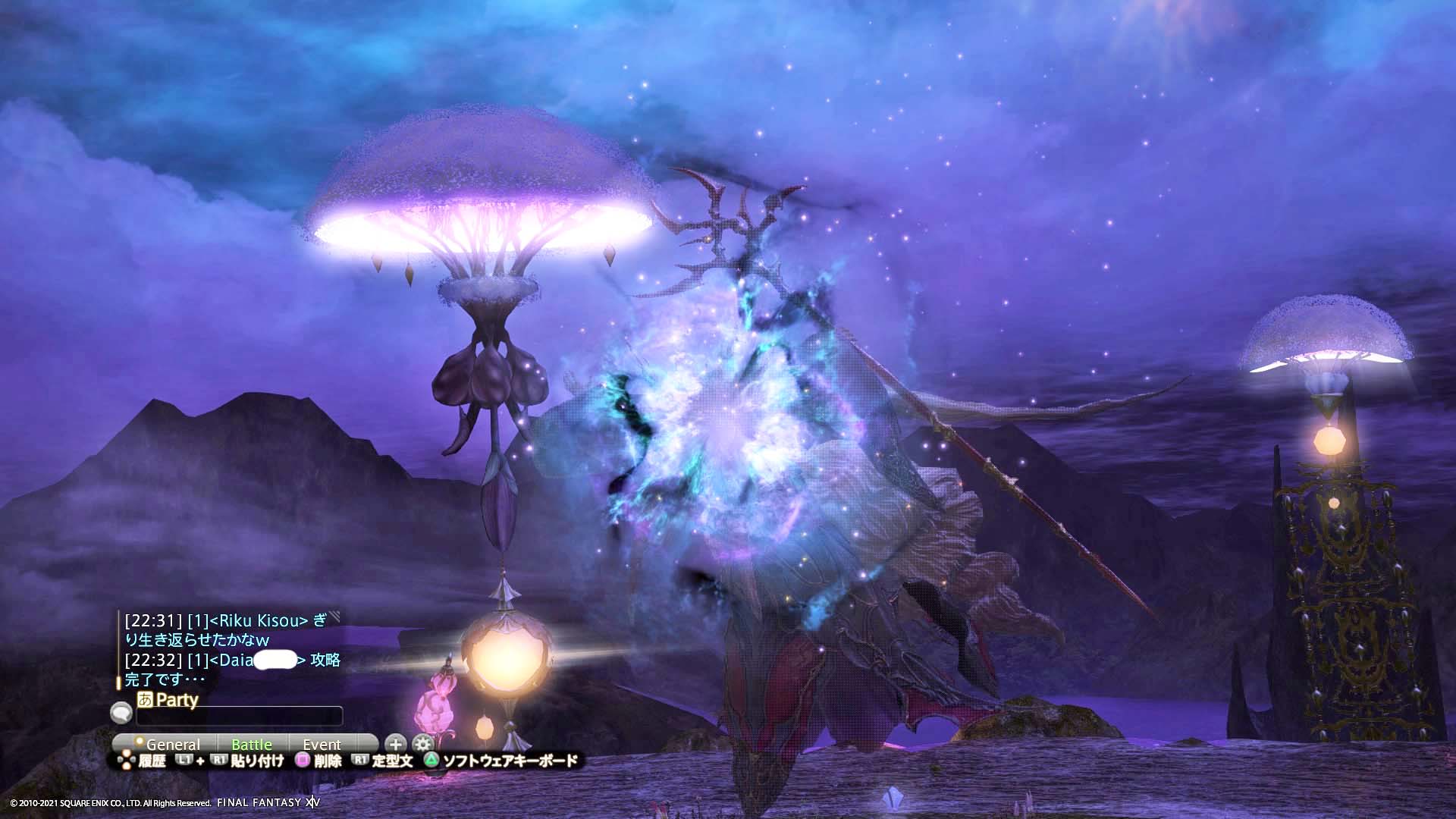Toggle the Japanese input mode indicator

click(x=145, y=699)
